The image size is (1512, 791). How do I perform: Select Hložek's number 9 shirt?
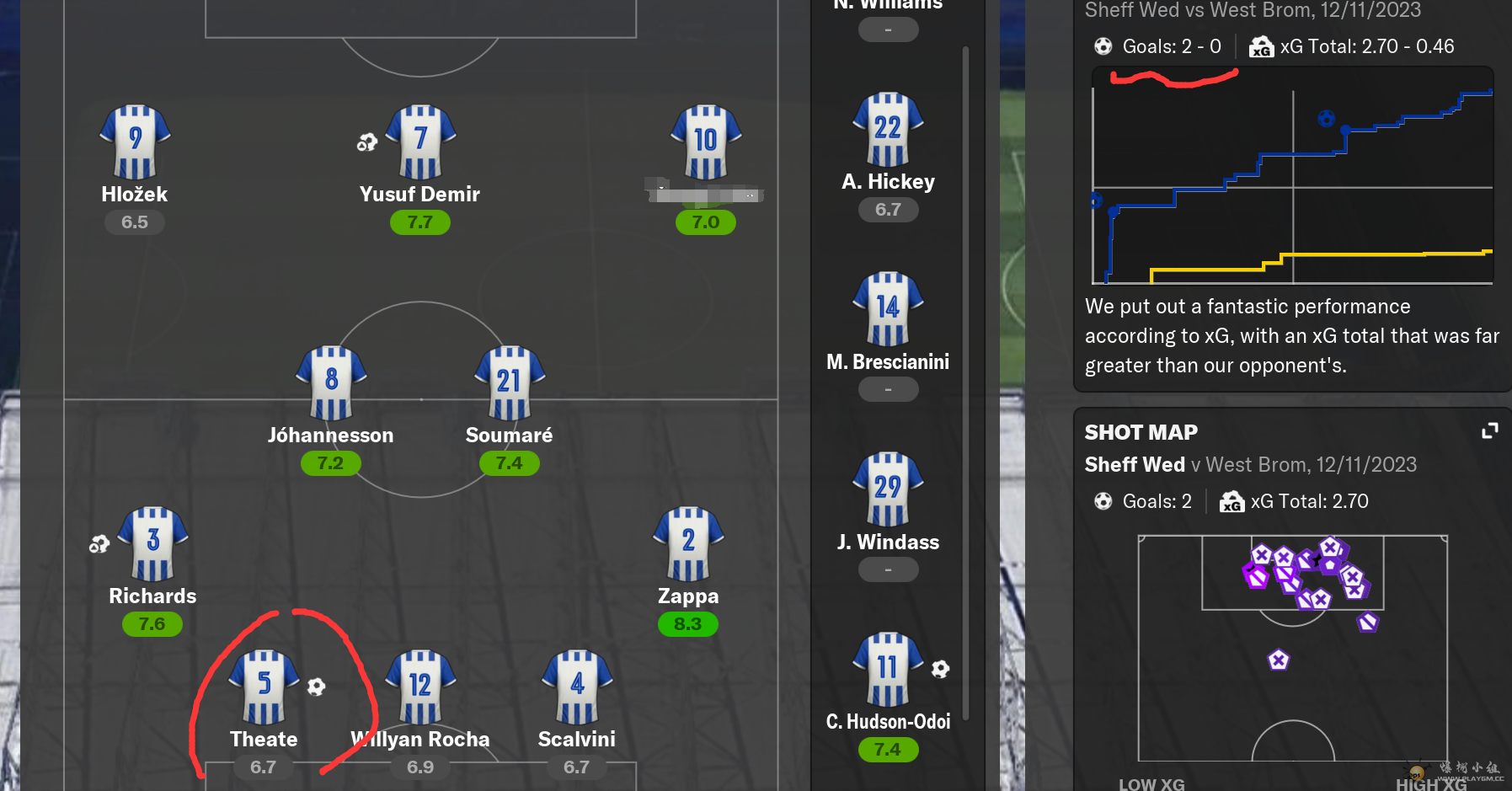pos(135,142)
